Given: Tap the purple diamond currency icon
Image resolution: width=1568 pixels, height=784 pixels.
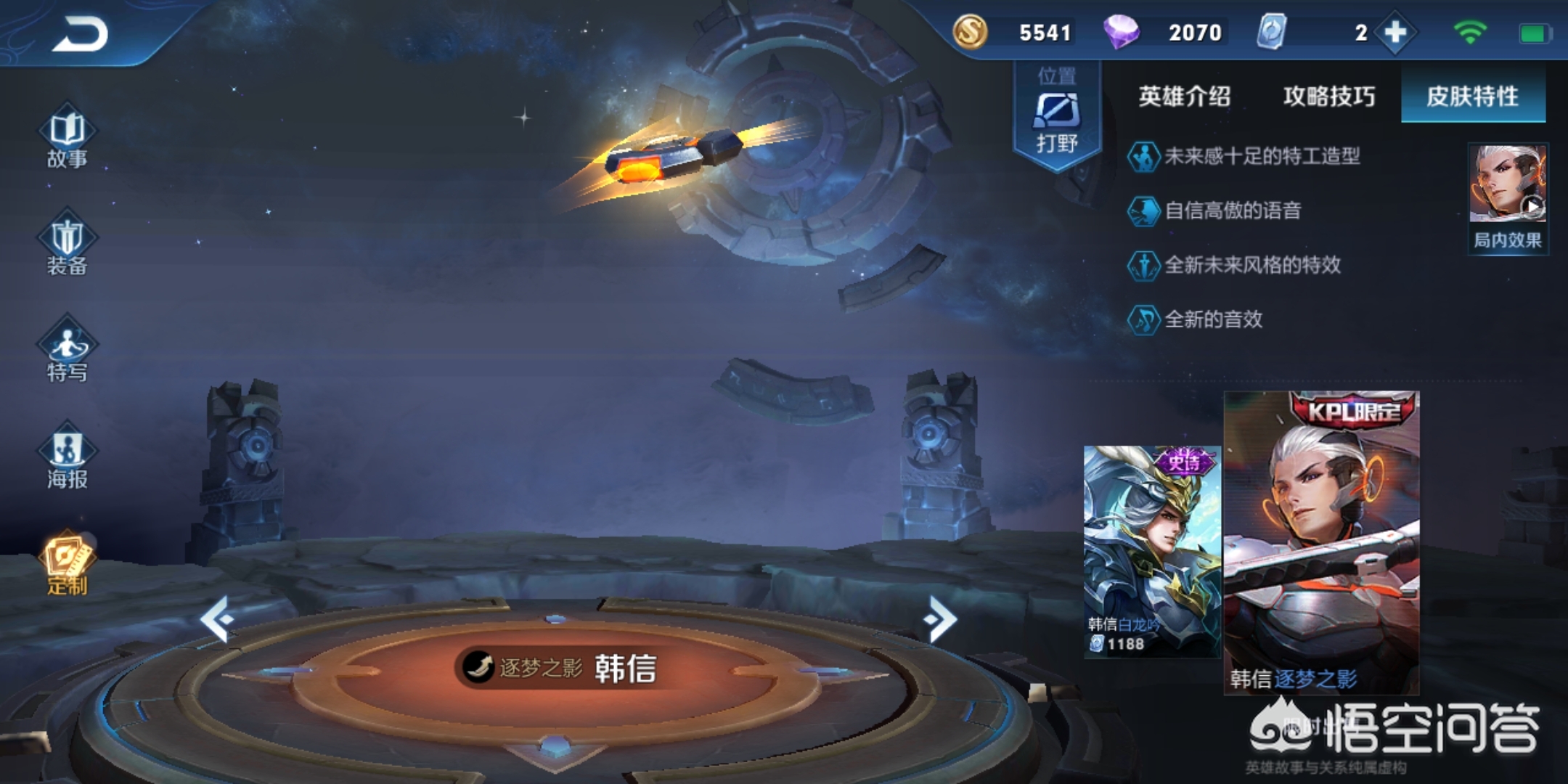Looking at the screenshot, I should (x=1121, y=32).
